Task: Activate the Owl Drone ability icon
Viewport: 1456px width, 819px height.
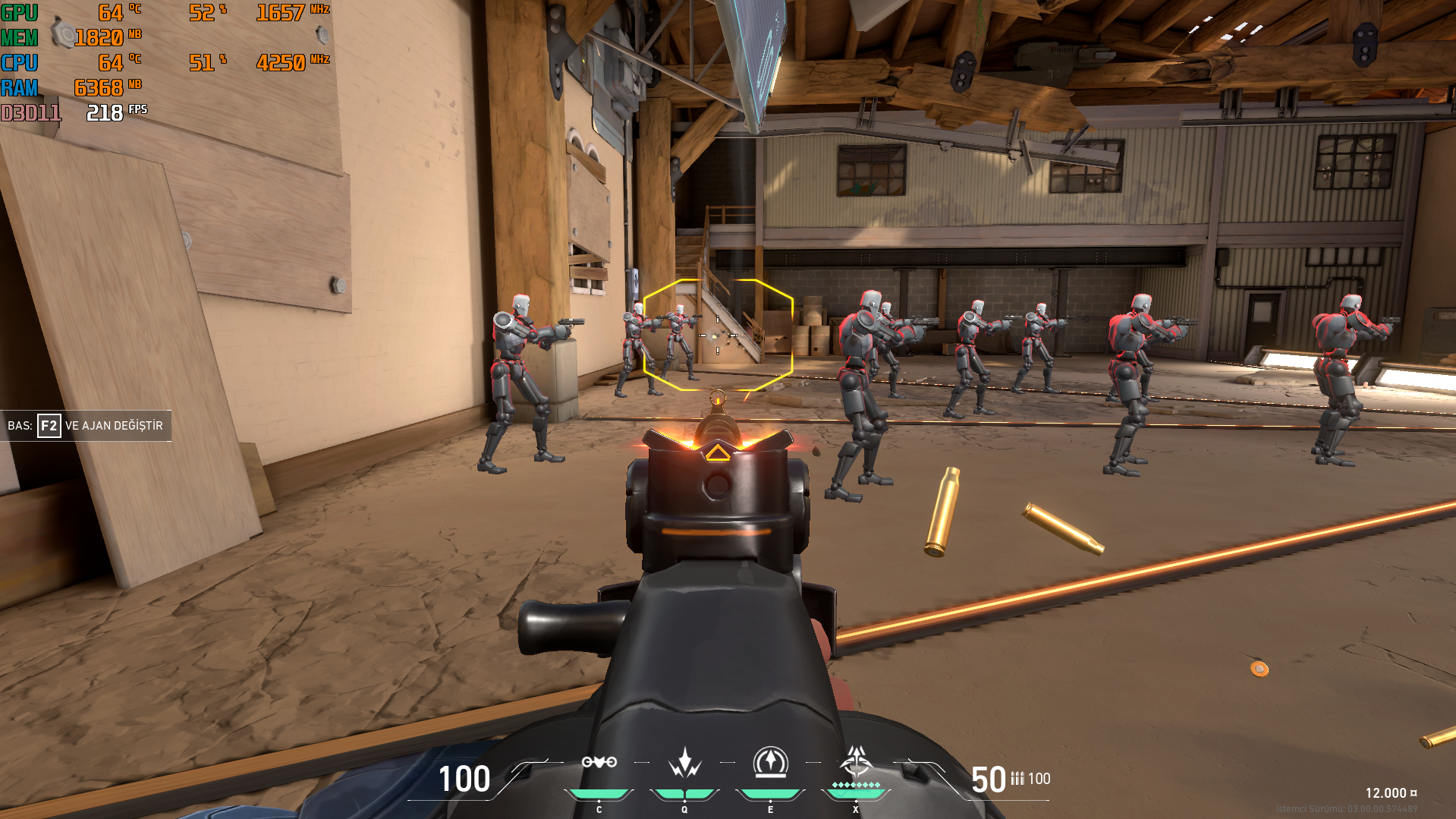Action: (x=599, y=763)
